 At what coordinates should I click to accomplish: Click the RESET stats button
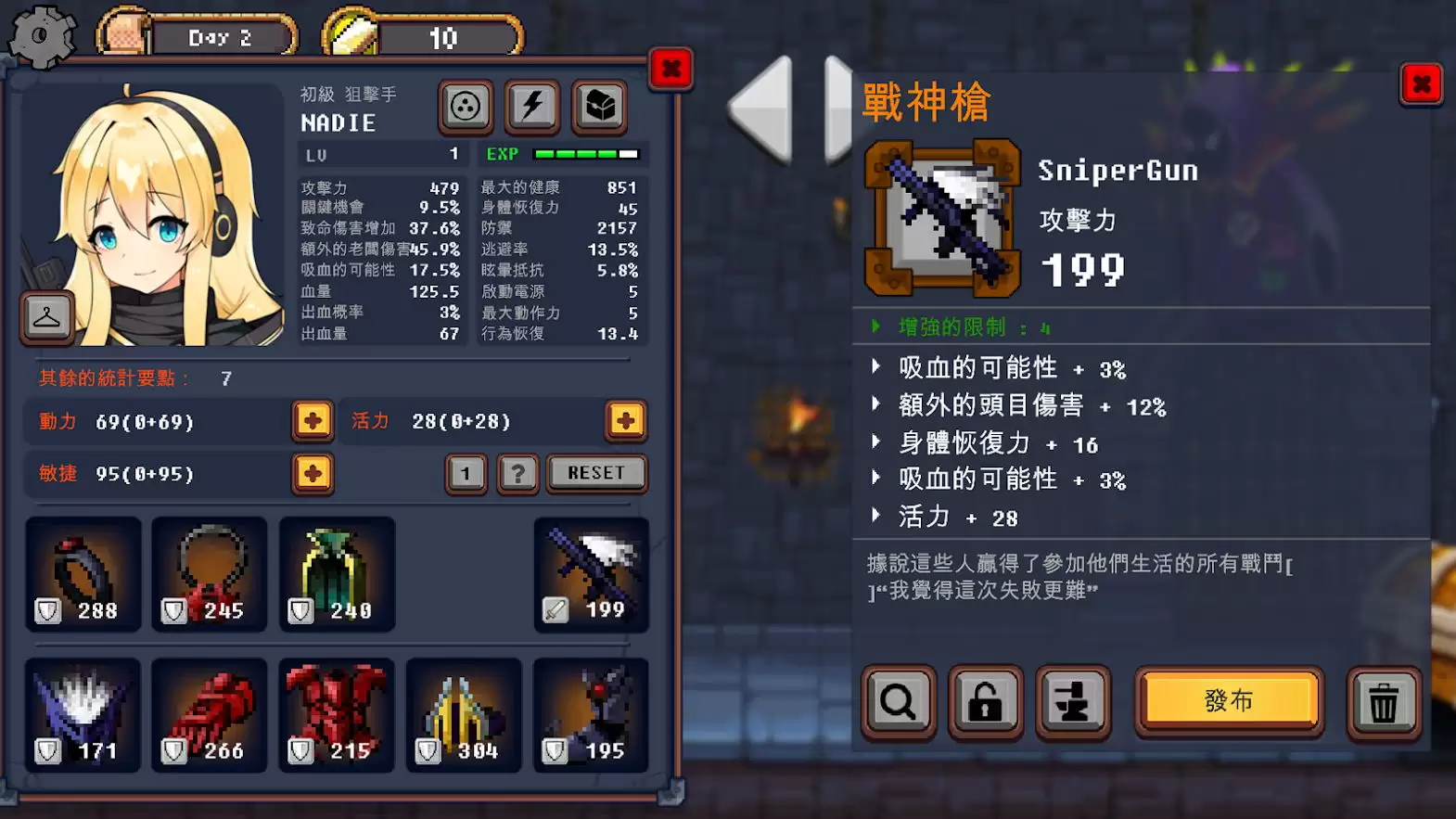[596, 473]
